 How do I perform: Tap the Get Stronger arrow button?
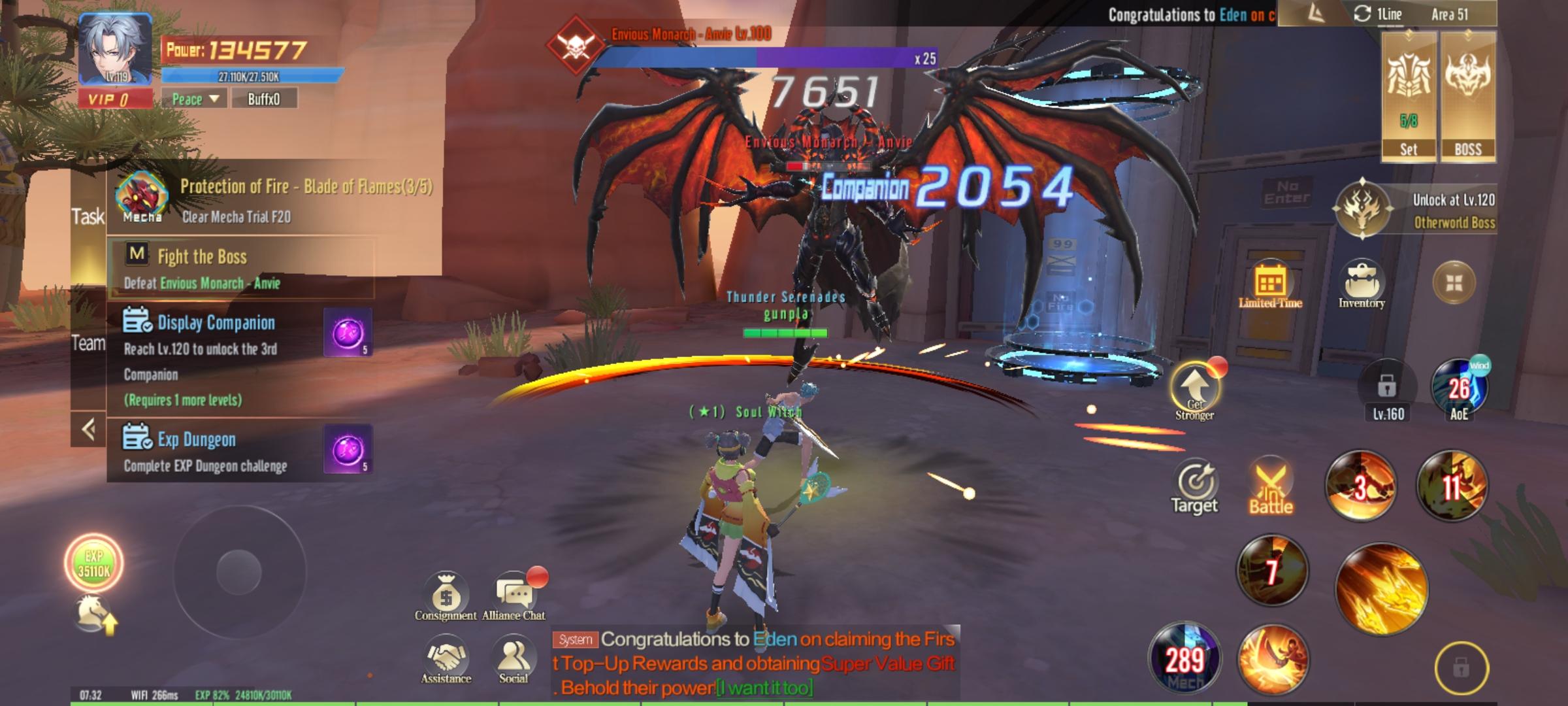coord(1194,390)
